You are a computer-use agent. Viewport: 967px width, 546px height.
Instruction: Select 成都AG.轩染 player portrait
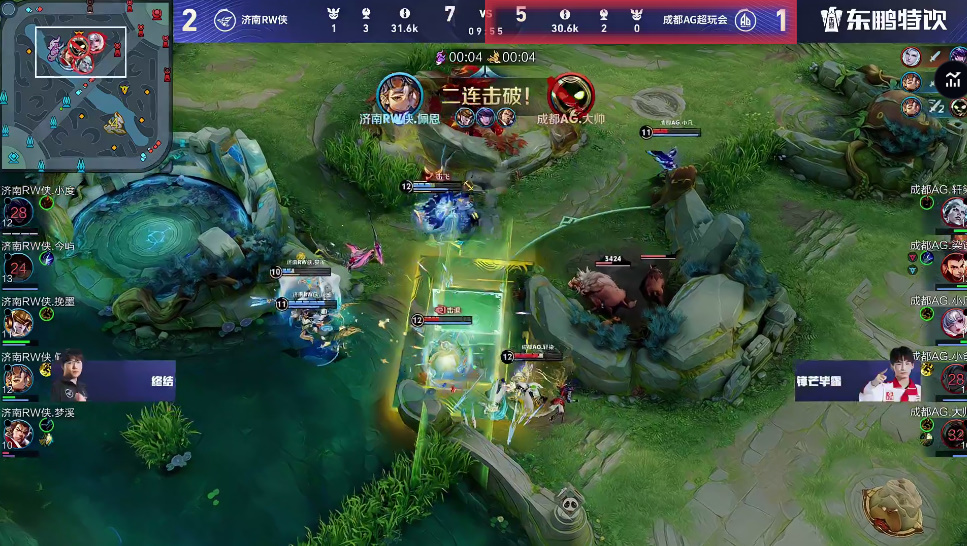pyautogui.click(x=953, y=211)
